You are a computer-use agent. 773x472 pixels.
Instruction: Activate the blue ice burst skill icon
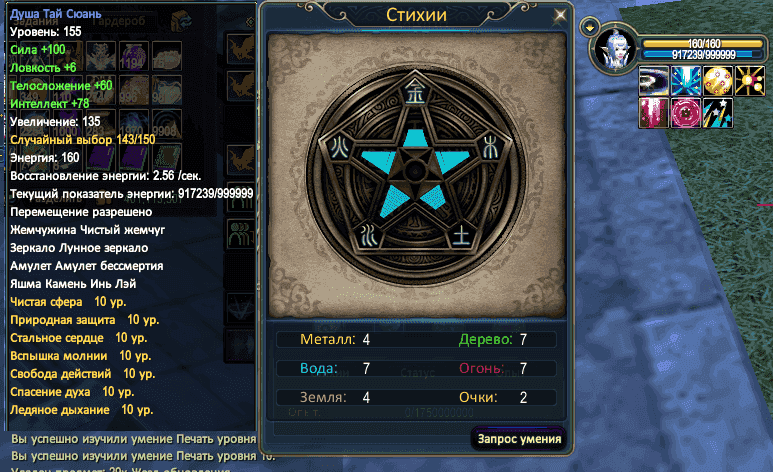[685, 80]
